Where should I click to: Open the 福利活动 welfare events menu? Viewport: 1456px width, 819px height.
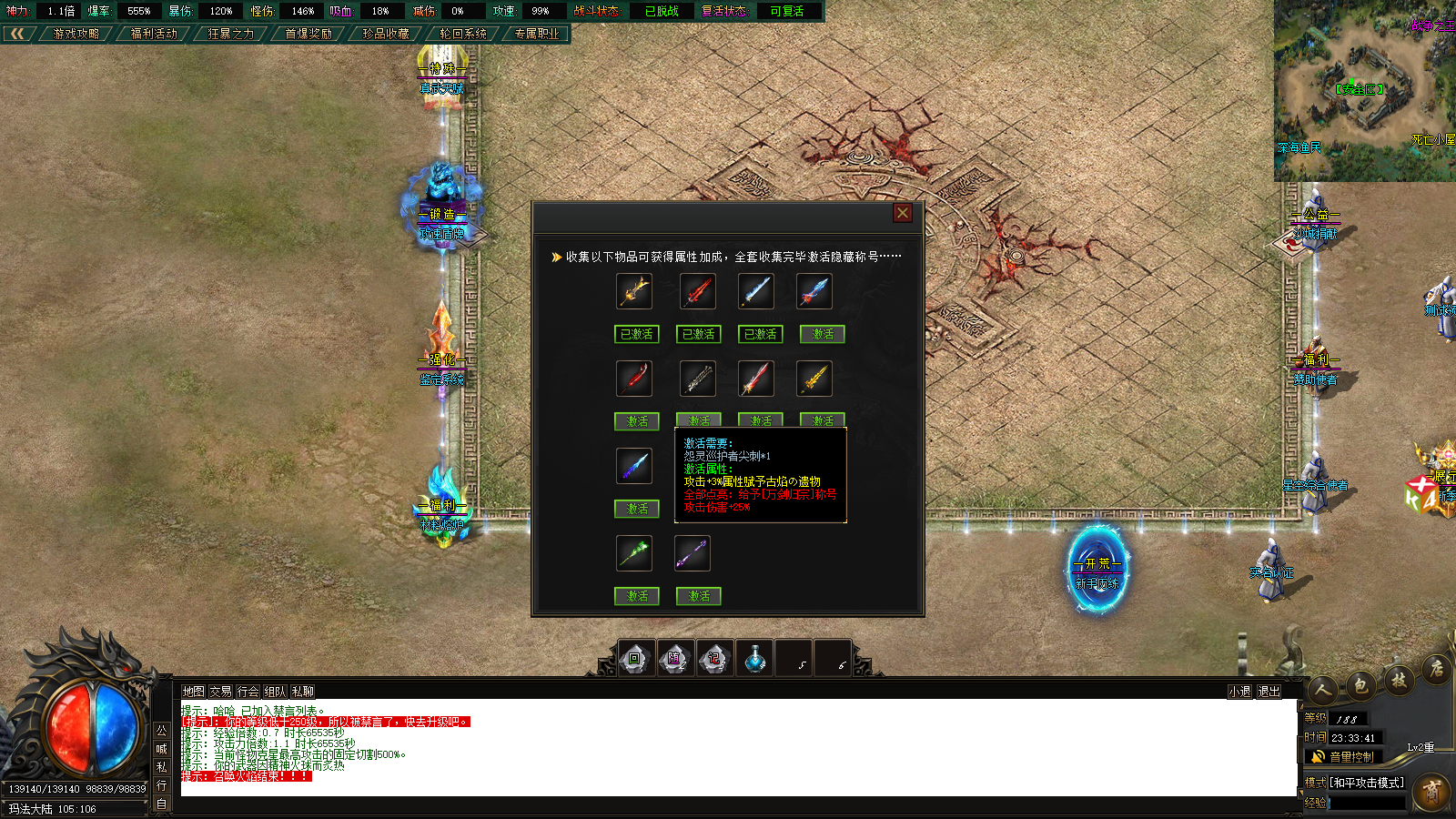tap(154, 34)
